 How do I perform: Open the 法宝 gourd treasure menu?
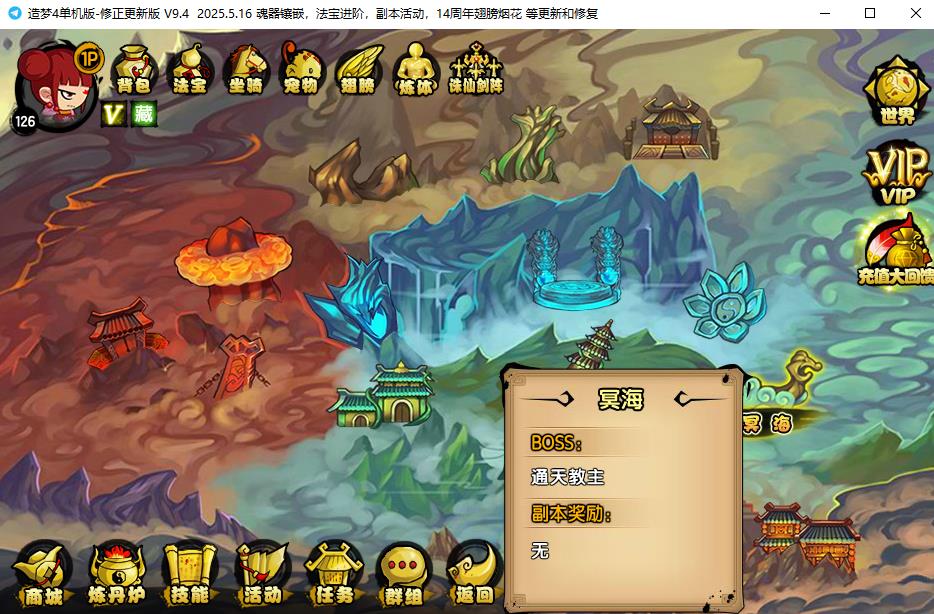[190, 70]
